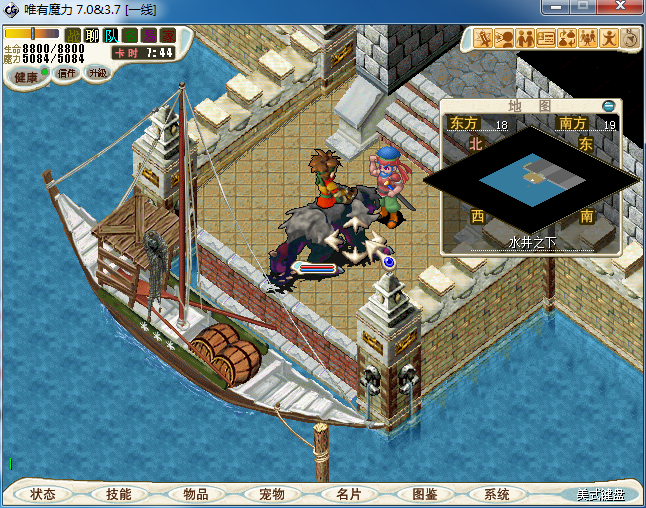Click the 健康 health button
This screenshot has height=508, width=646.
click(x=27, y=77)
